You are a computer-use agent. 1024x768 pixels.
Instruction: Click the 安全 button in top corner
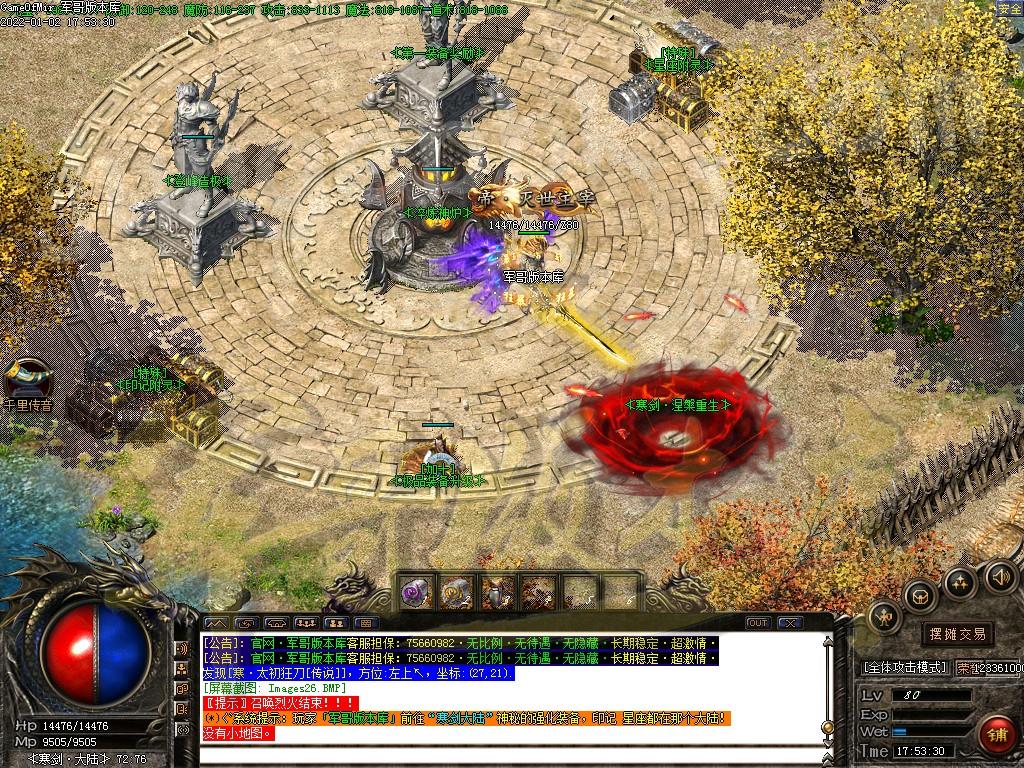pyautogui.click(x=1010, y=8)
